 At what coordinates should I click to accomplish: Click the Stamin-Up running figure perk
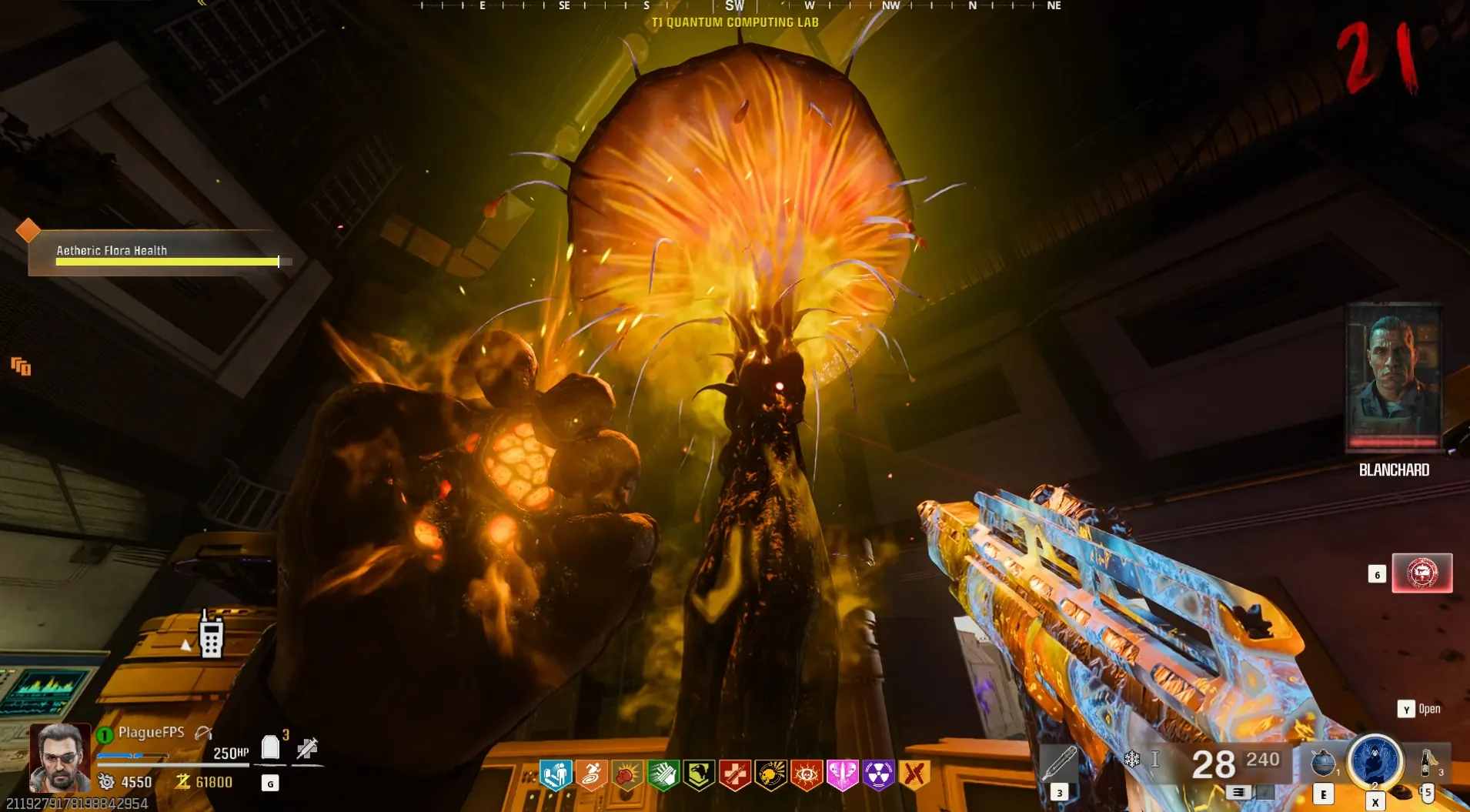(591, 775)
